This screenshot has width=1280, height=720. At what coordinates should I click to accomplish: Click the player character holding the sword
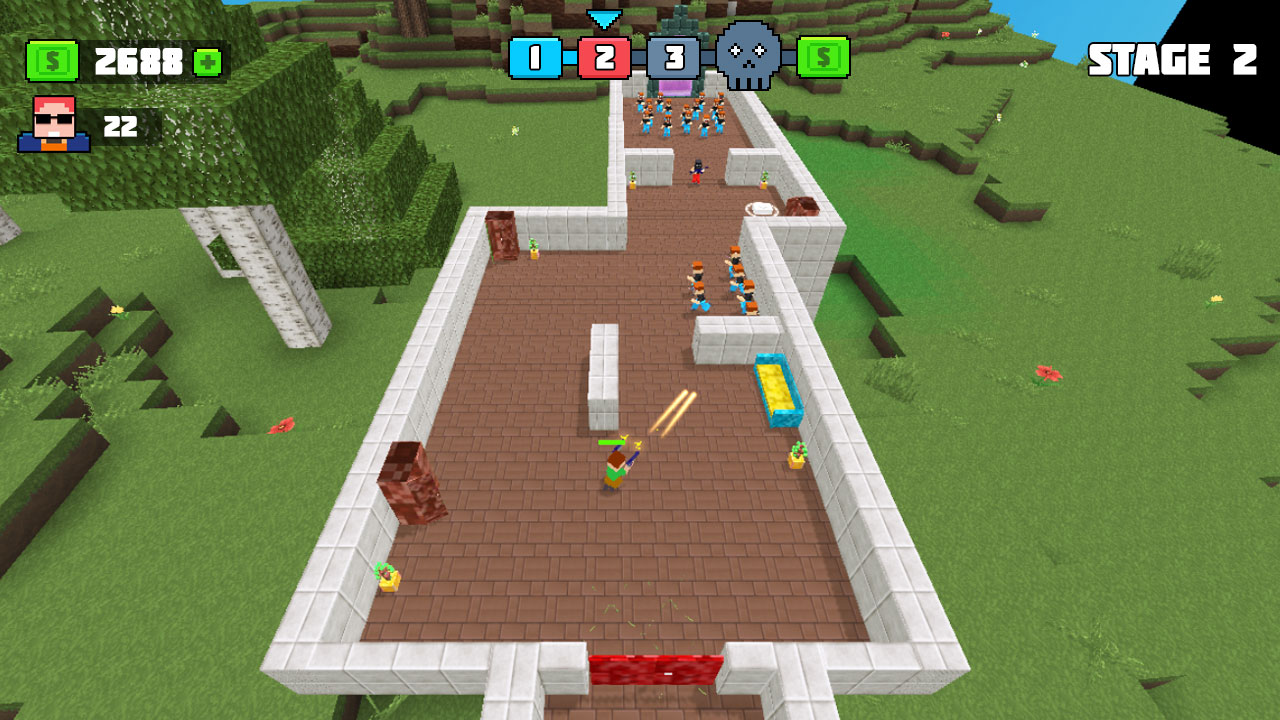[614, 467]
